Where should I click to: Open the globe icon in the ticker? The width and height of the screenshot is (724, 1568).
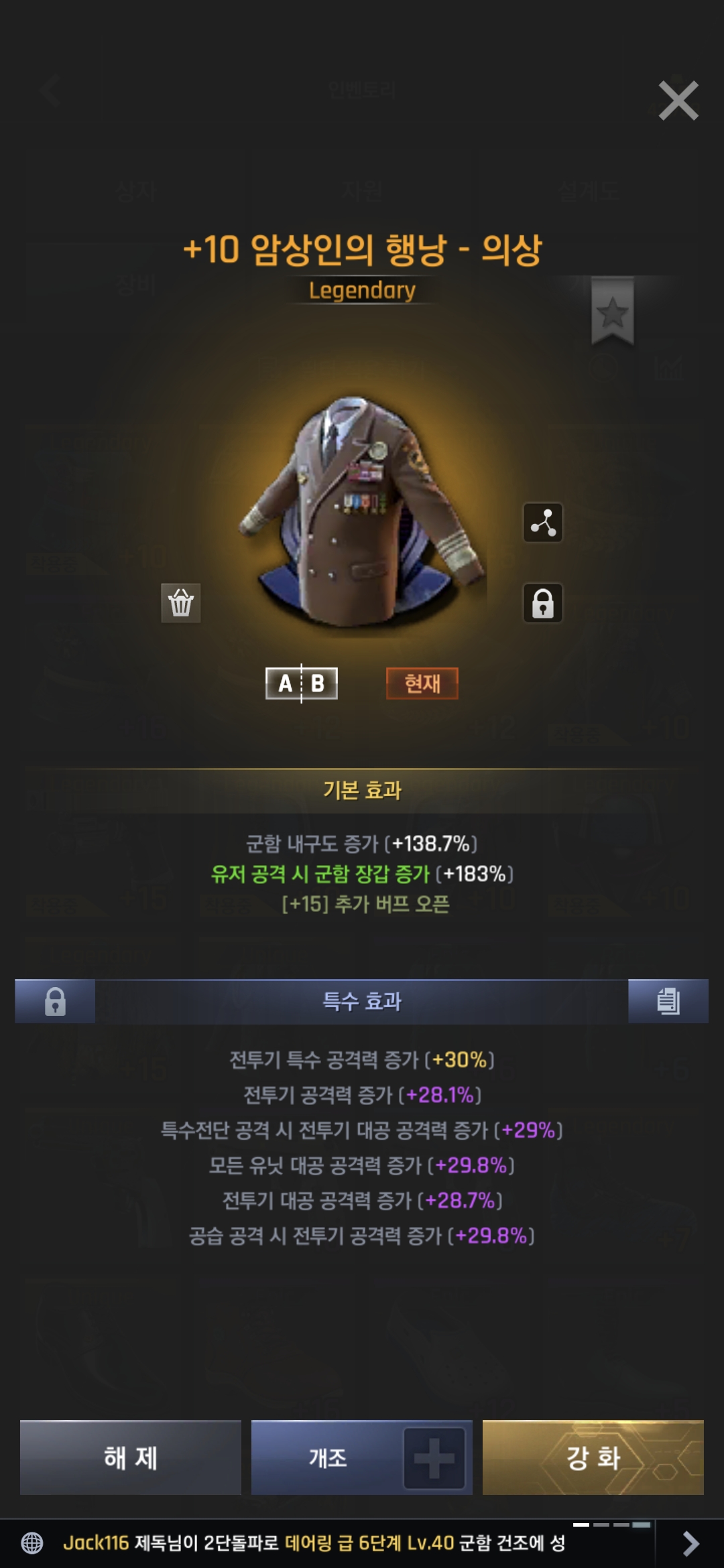(32, 1543)
